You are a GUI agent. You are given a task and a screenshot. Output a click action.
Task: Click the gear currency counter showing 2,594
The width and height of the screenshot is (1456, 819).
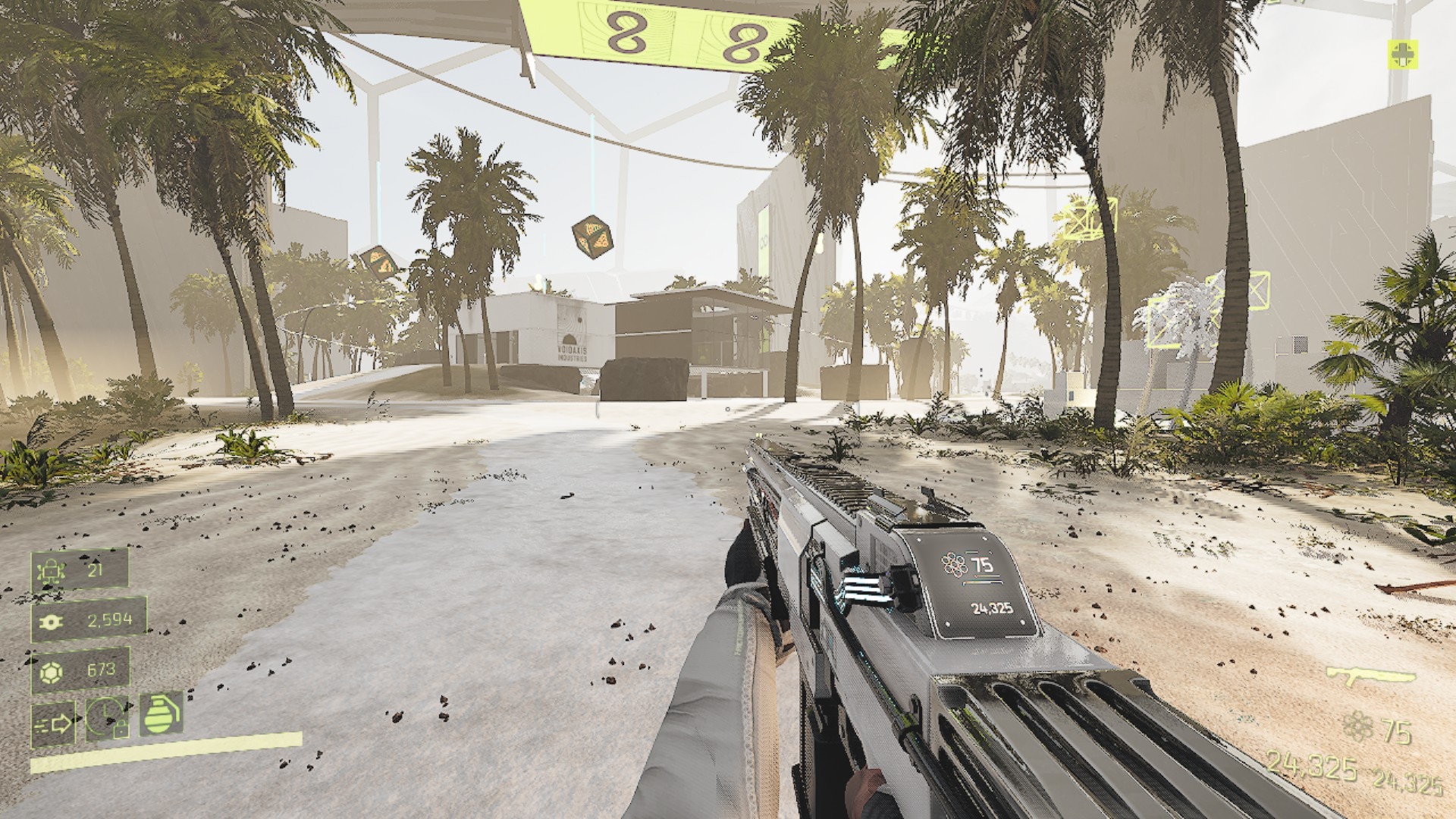[89, 620]
